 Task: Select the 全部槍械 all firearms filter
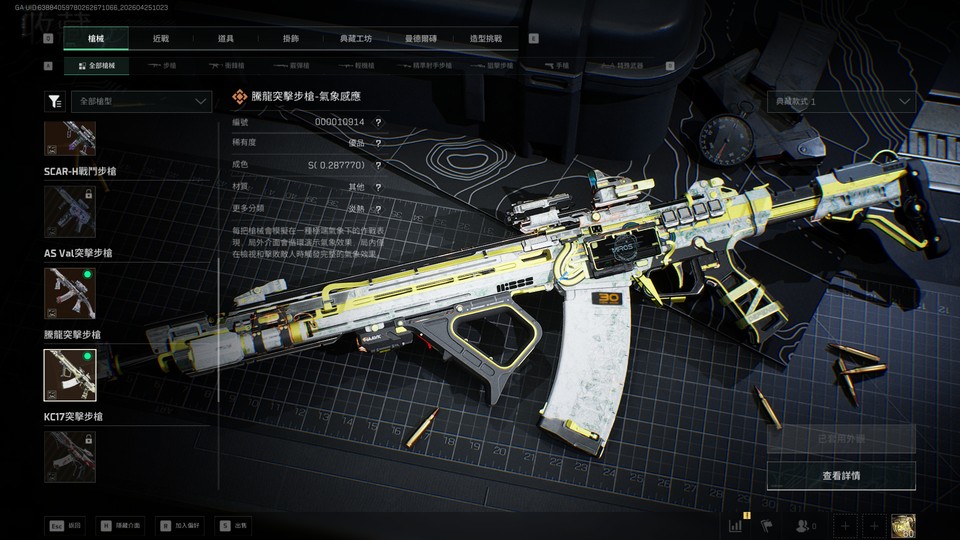point(97,65)
